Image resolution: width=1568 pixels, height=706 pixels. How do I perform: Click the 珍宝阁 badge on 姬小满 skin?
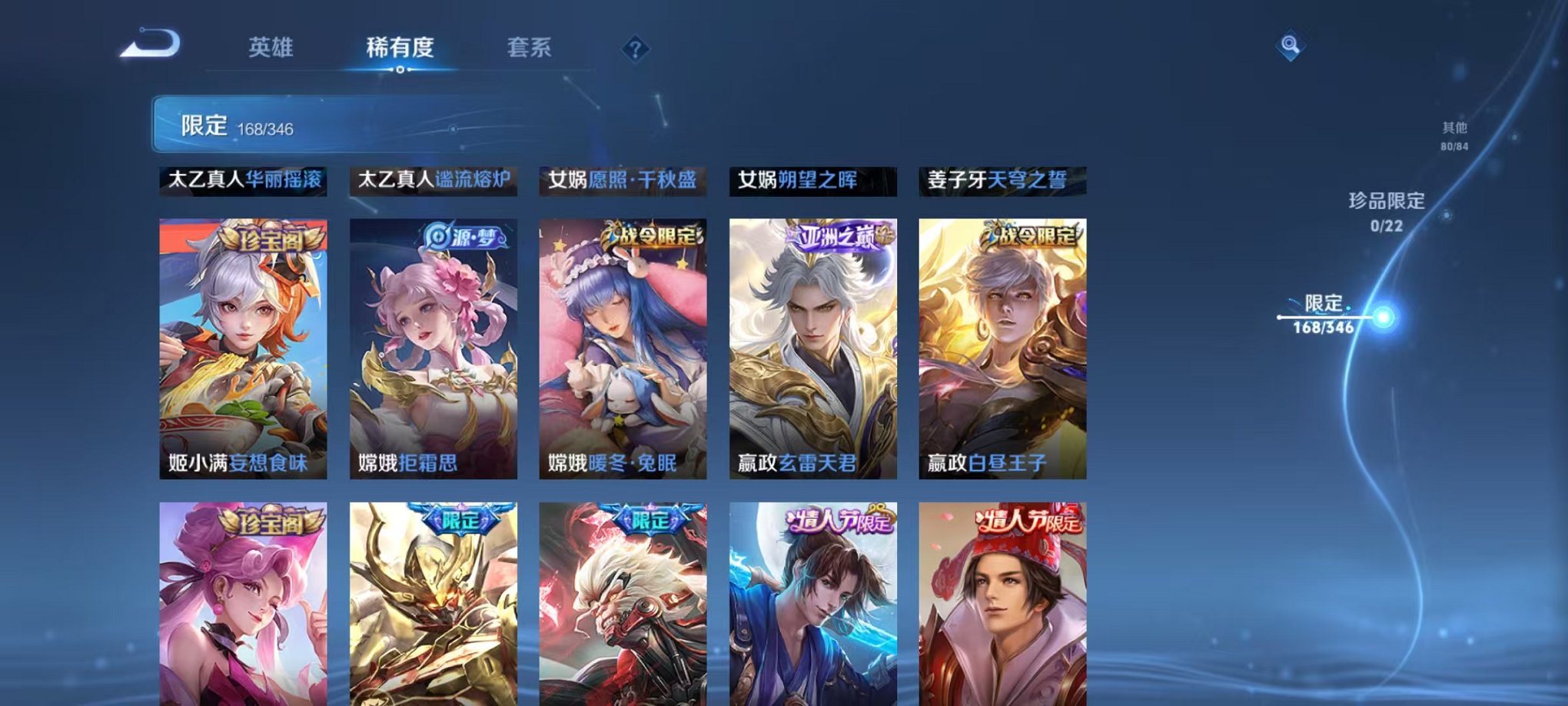[273, 239]
